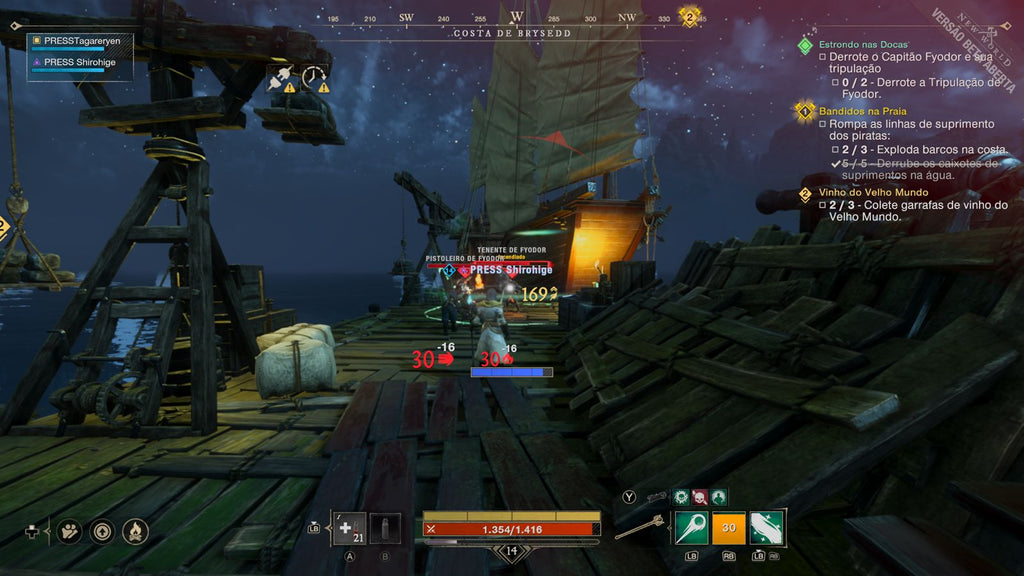Inspect the green silhouette buff icon
The width and height of the screenshot is (1024, 576).
718,496
